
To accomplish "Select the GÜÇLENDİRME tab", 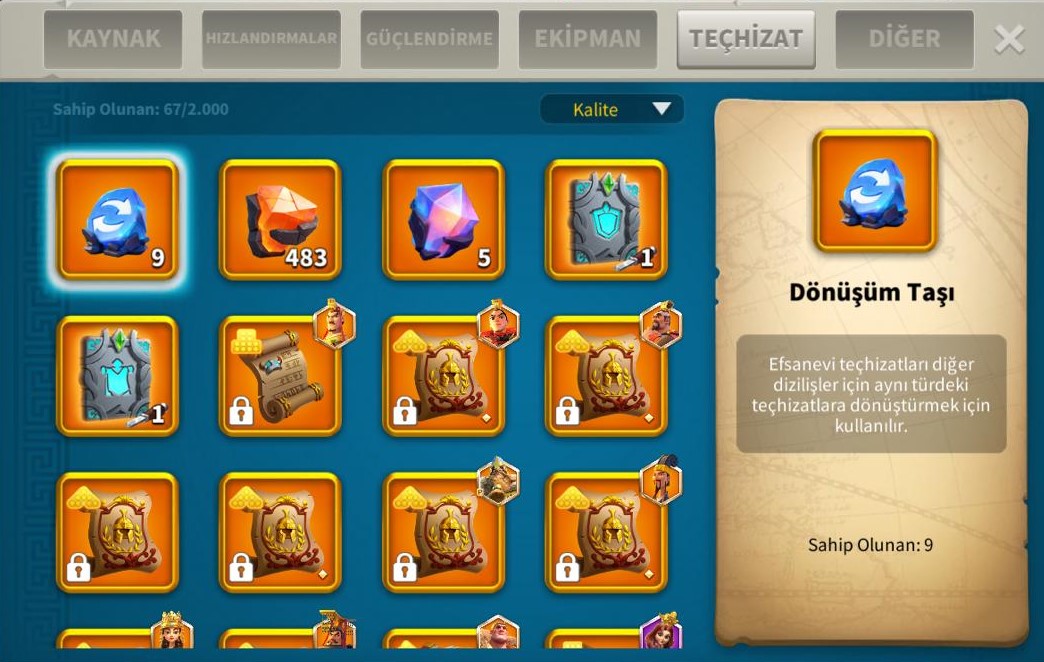I will [x=429, y=40].
